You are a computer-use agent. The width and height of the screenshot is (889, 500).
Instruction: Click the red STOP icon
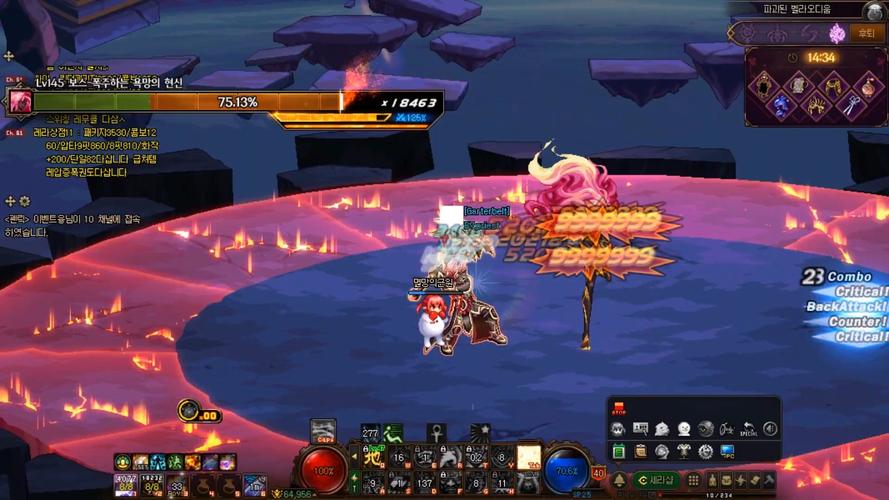tap(617, 408)
